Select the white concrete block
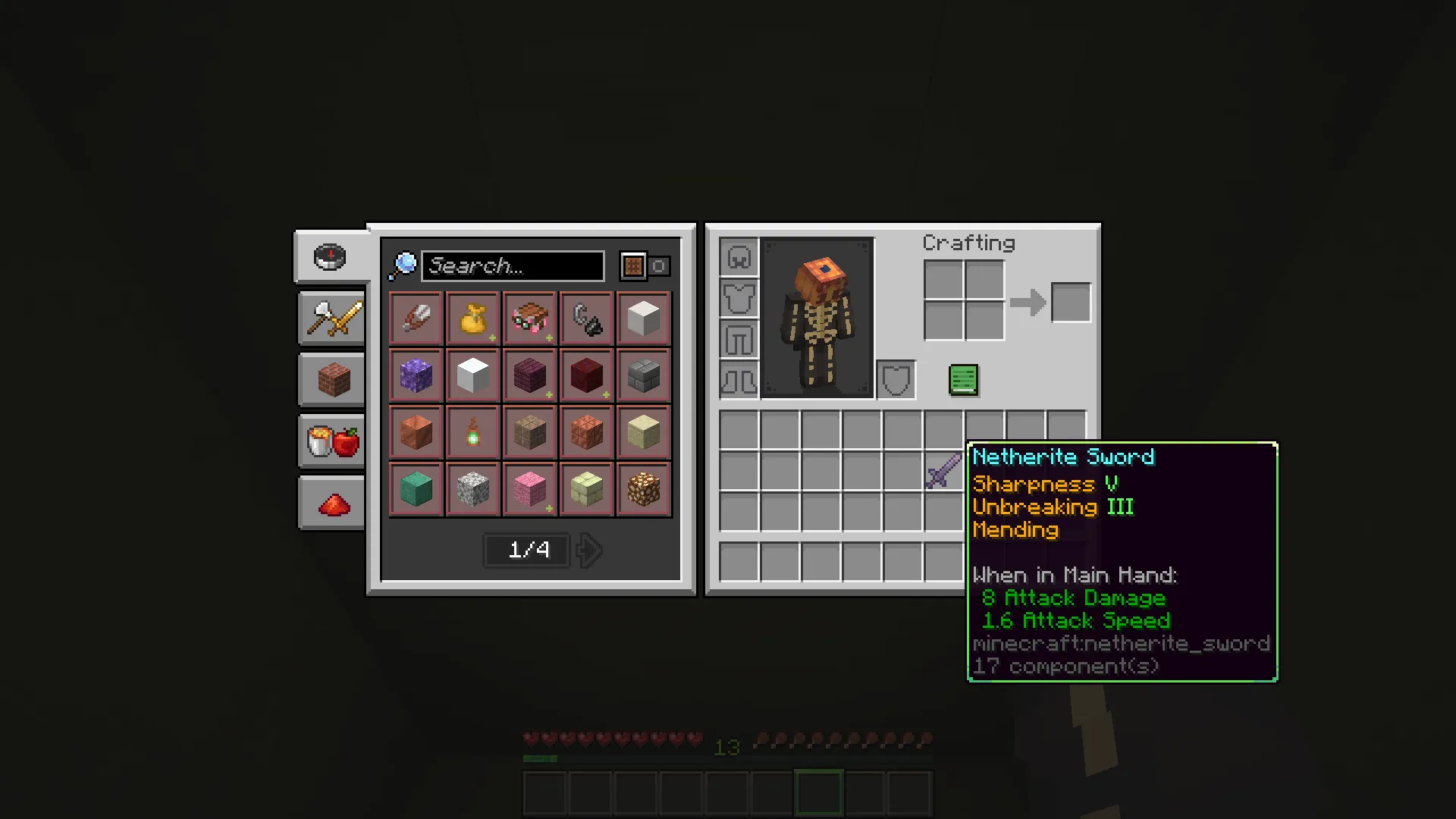The height and width of the screenshot is (819, 1456). point(472,375)
